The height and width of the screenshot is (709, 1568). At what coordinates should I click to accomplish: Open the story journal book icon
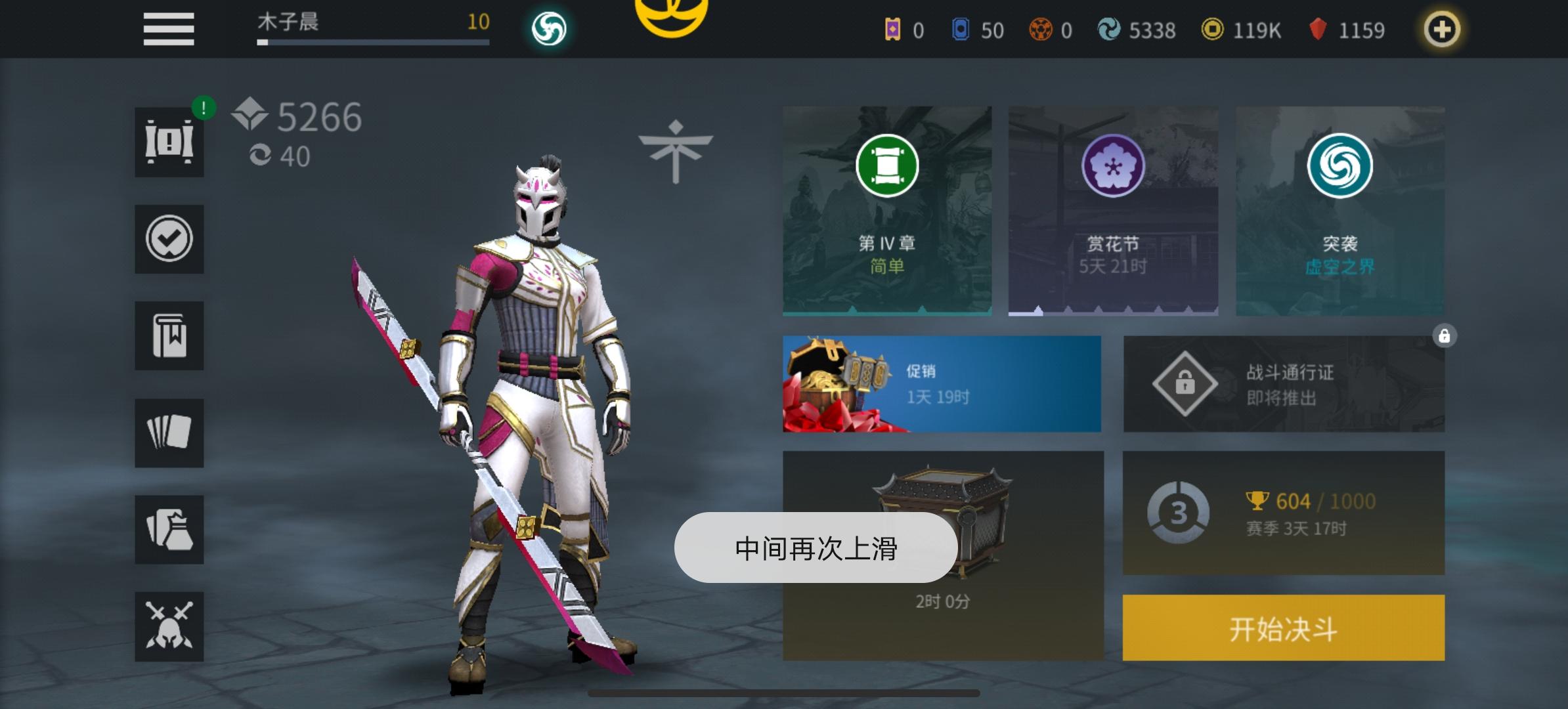coord(169,336)
